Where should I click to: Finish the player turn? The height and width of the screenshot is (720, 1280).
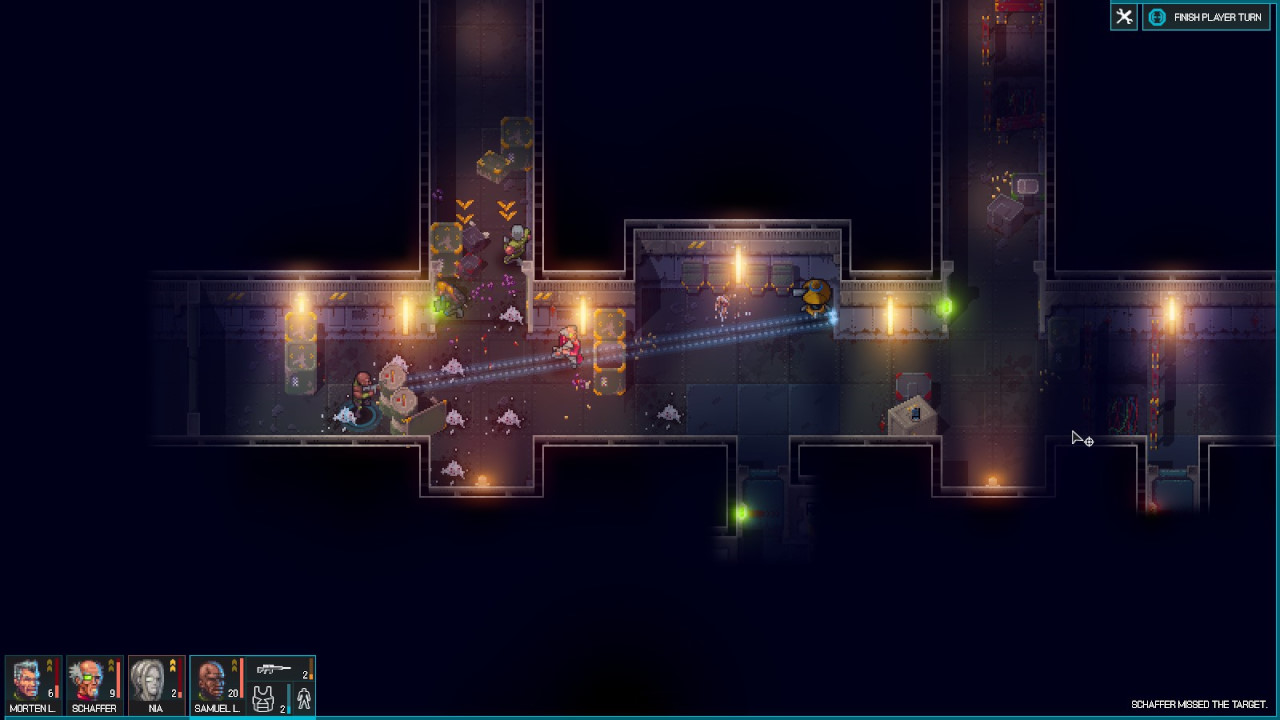tap(1206, 17)
